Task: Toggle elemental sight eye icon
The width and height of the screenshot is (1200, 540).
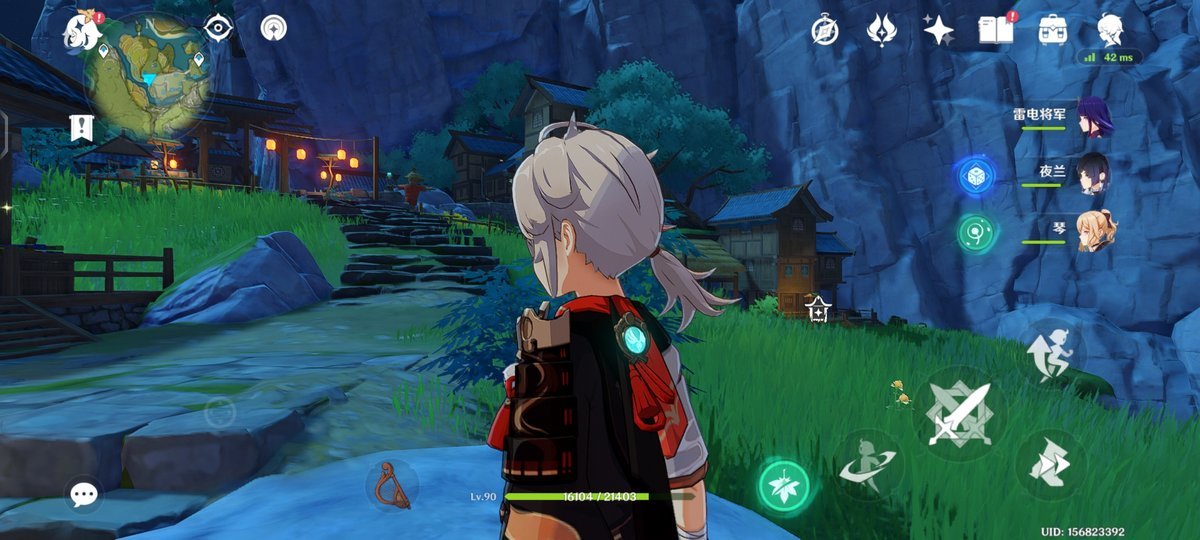Action: tap(218, 28)
